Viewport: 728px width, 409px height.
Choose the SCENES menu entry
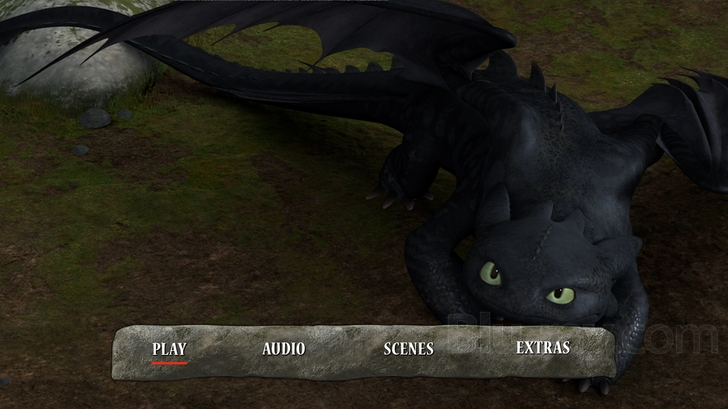coord(408,349)
